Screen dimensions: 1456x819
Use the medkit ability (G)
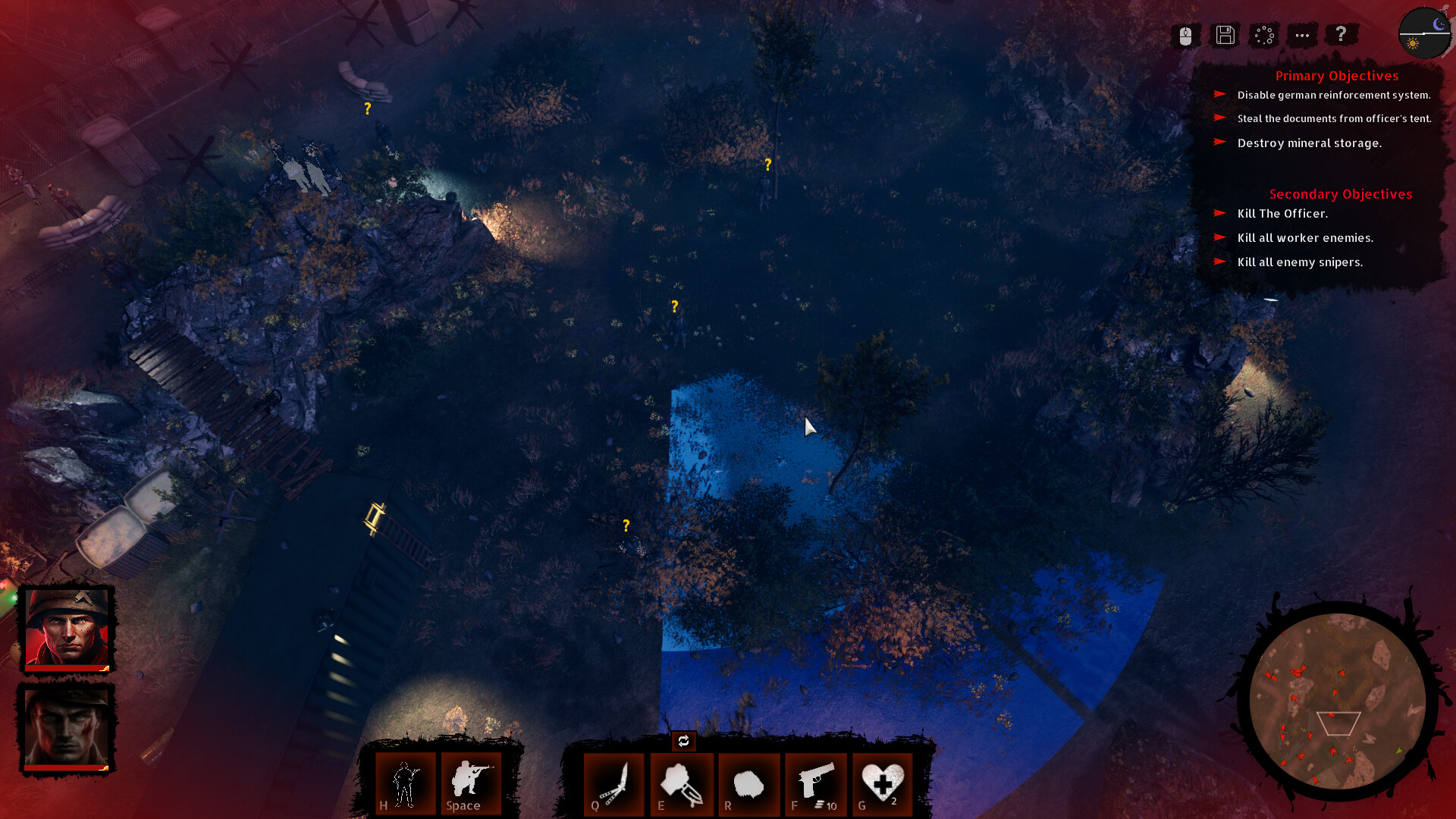[882, 785]
